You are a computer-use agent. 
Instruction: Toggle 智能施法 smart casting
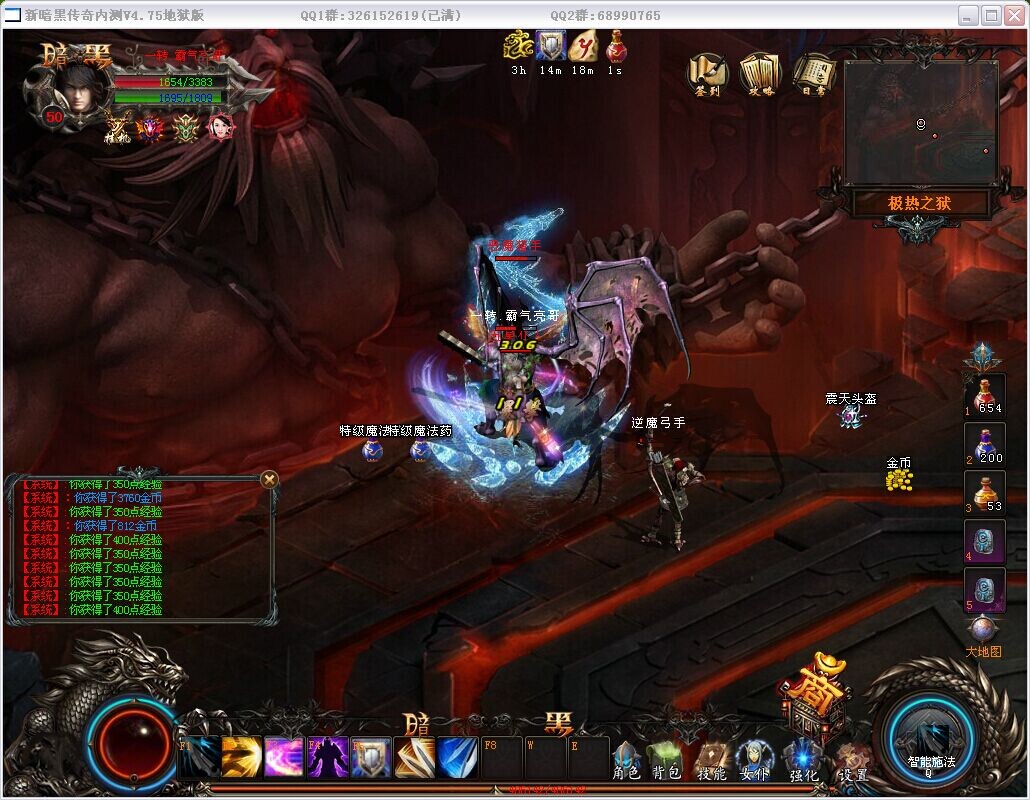point(931,738)
